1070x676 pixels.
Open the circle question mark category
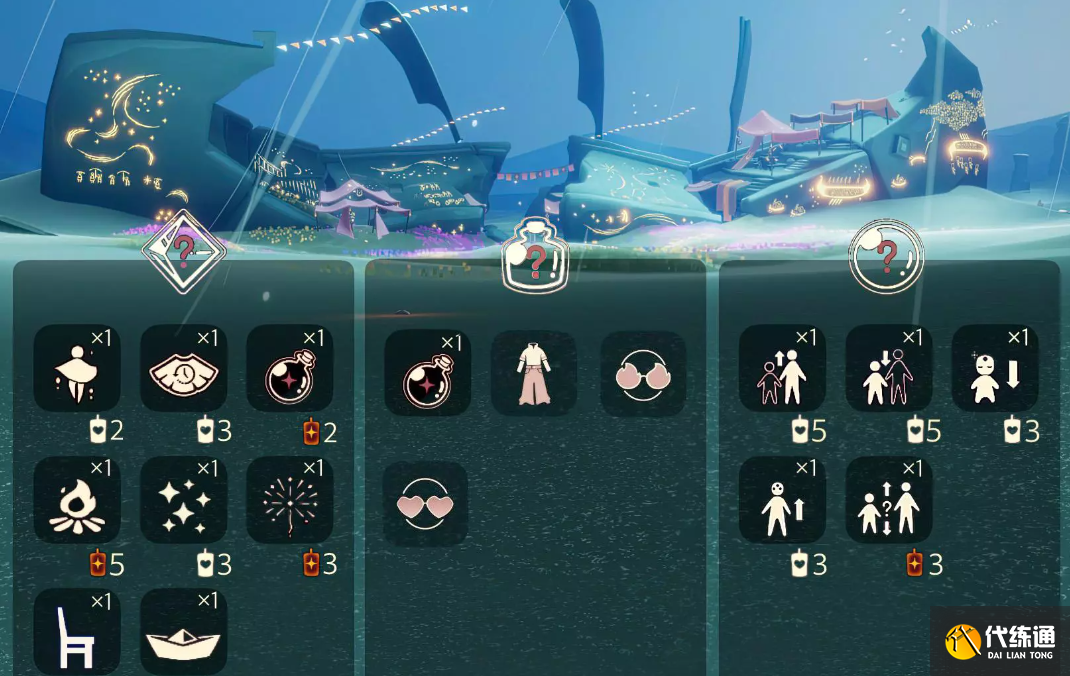coord(886,258)
